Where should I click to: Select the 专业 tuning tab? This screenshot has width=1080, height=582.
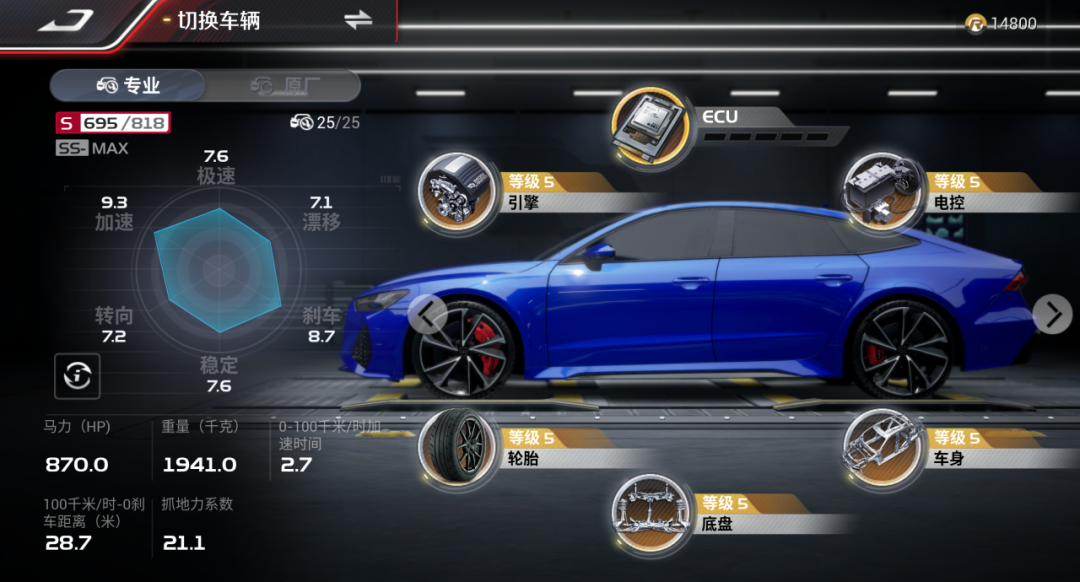(x=128, y=86)
